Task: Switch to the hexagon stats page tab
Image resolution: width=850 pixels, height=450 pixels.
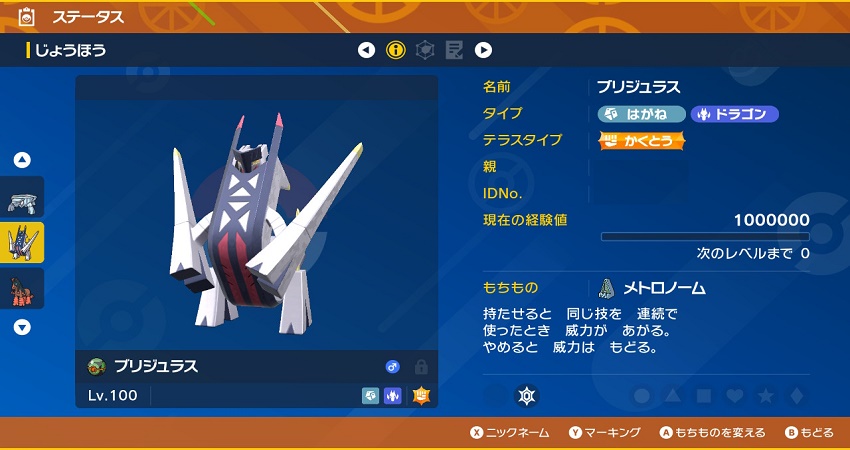Action: (x=425, y=50)
